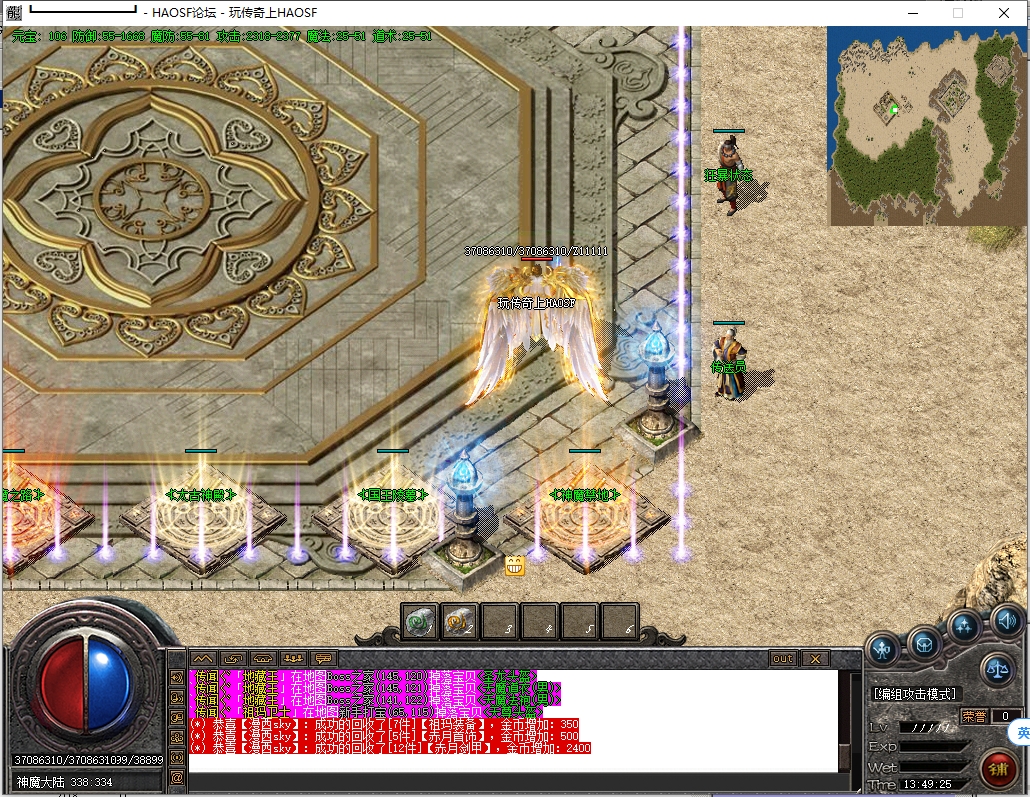Click the smiley emoji button
Image resolution: width=1030 pixels, height=797 pixels.
[x=515, y=566]
